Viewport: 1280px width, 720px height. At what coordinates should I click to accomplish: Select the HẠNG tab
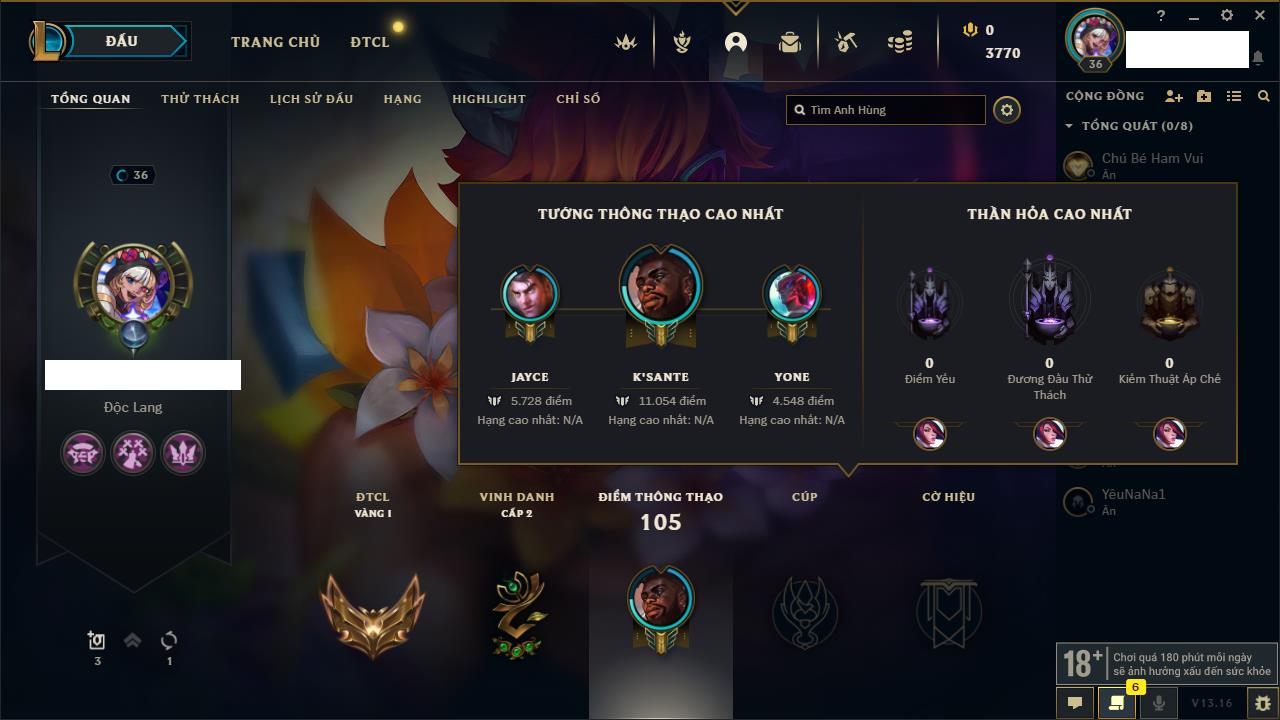click(402, 99)
